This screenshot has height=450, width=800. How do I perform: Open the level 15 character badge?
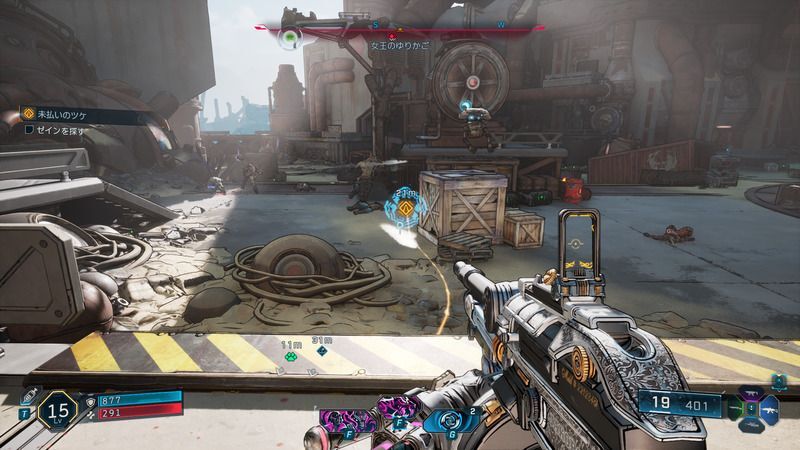(57, 408)
